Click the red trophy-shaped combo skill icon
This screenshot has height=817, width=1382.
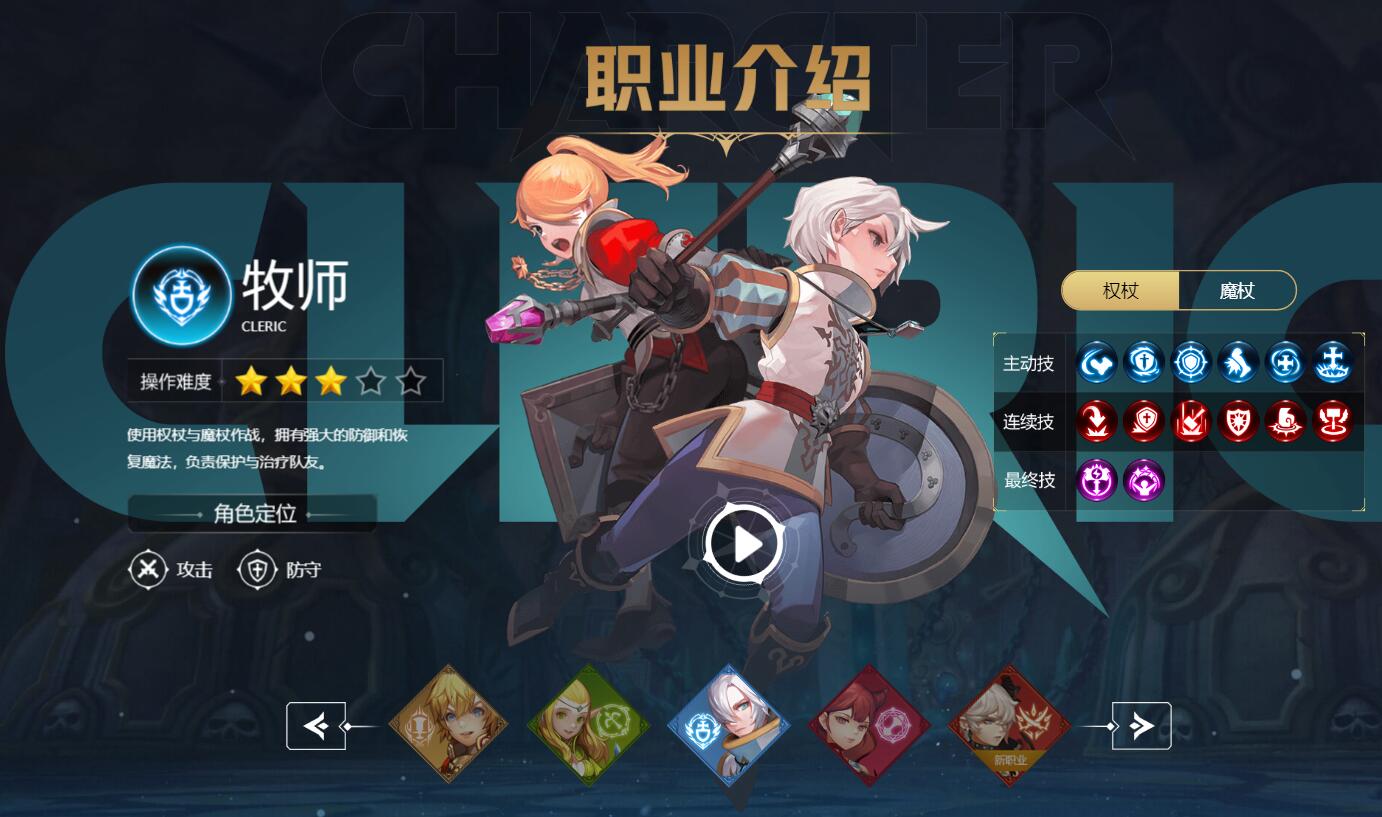(1331, 422)
